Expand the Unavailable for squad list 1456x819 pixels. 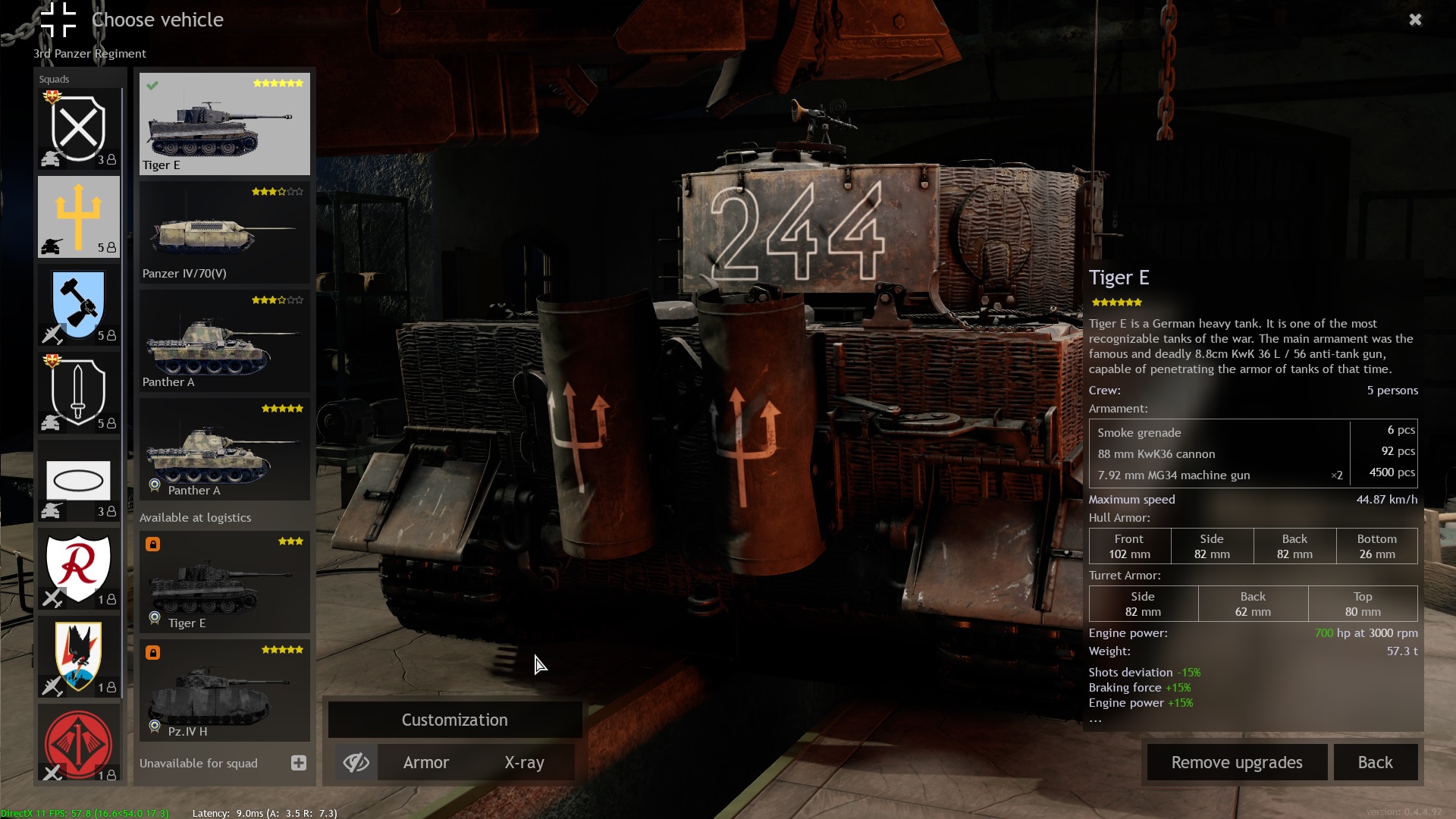tap(299, 763)
